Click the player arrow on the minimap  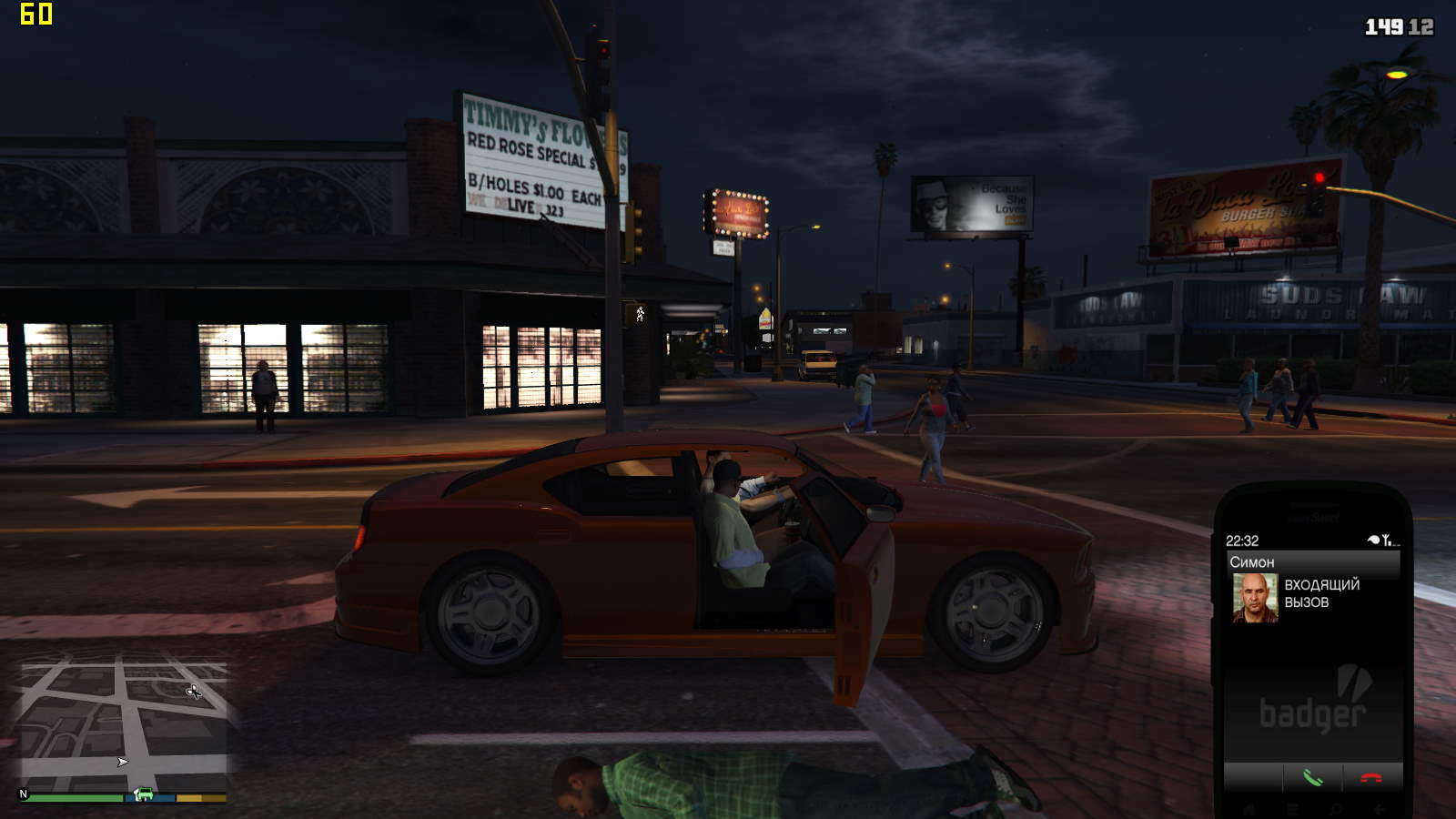pyautogui.click(x=122, y=762)
